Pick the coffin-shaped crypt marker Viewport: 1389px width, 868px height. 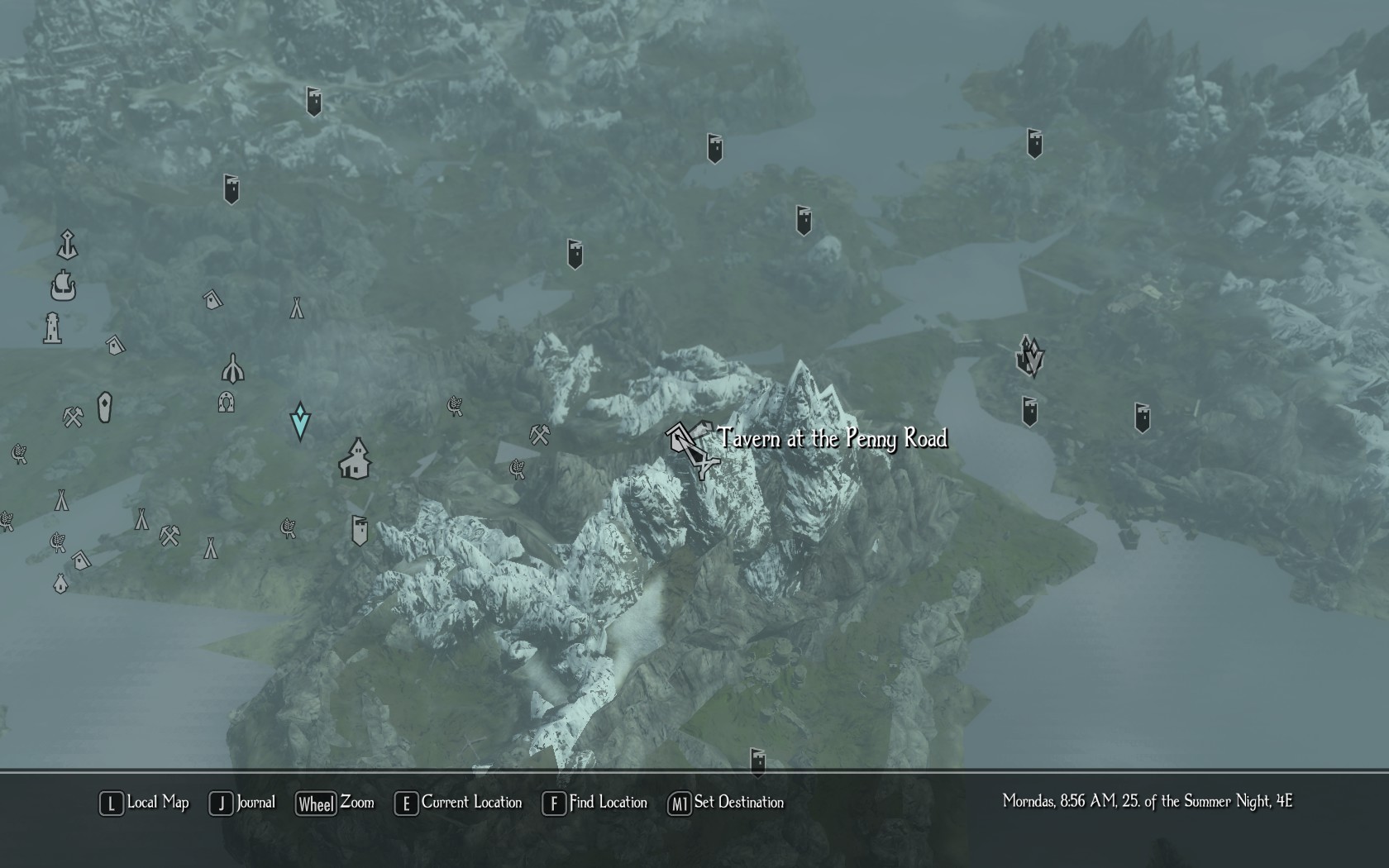click(104, 408)
